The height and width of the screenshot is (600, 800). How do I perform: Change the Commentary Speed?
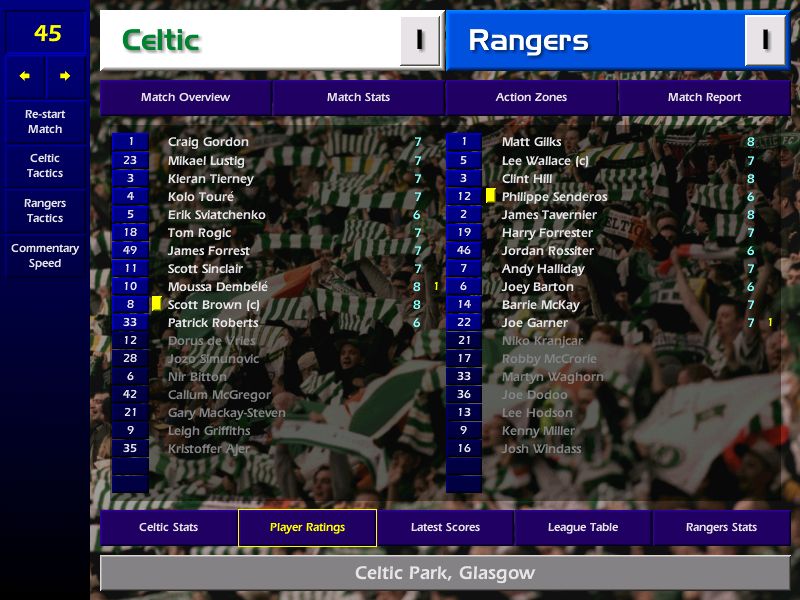[x=45, y=256]
